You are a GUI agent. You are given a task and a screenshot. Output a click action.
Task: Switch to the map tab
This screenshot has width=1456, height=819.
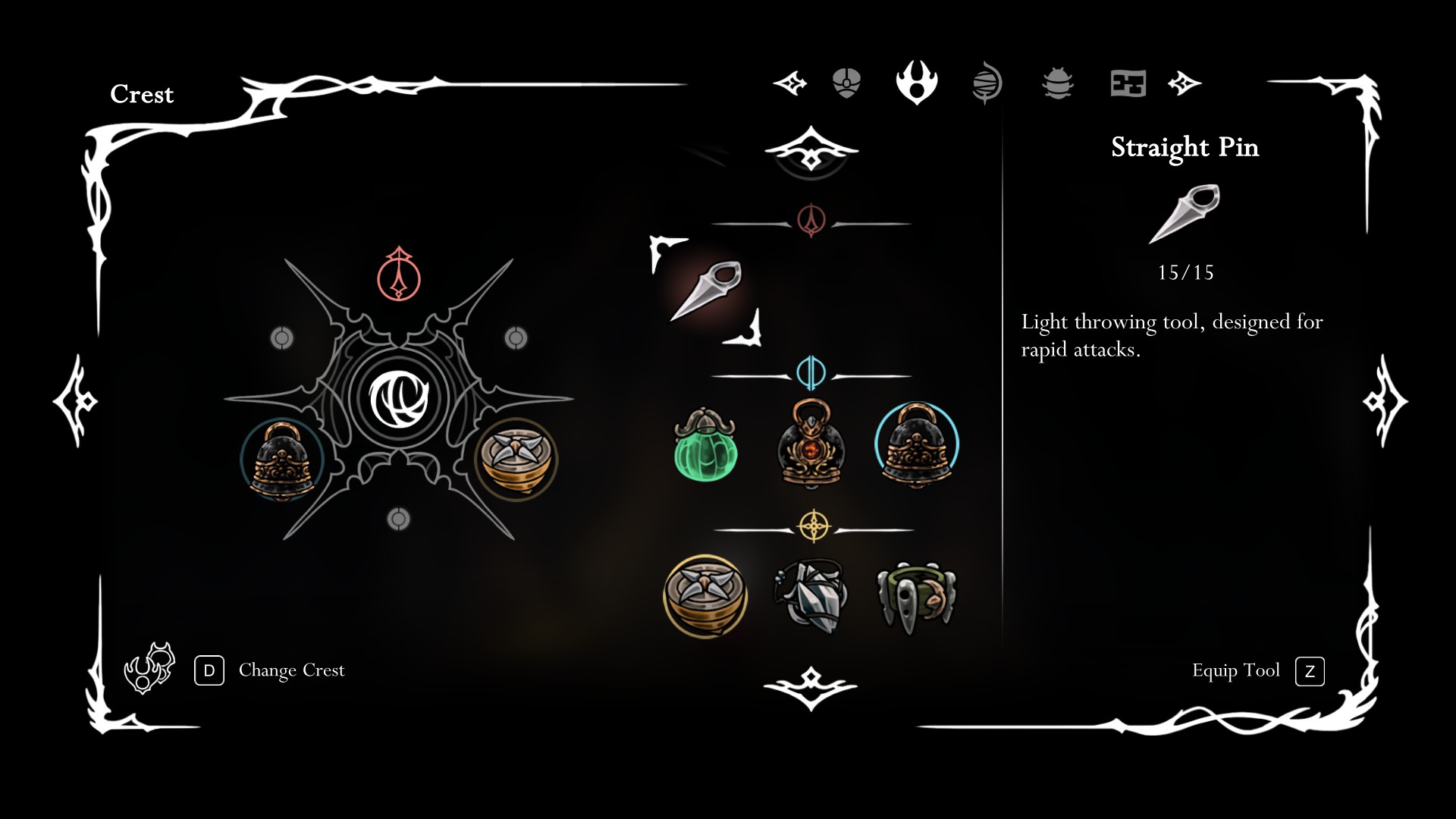[1128, 83]
